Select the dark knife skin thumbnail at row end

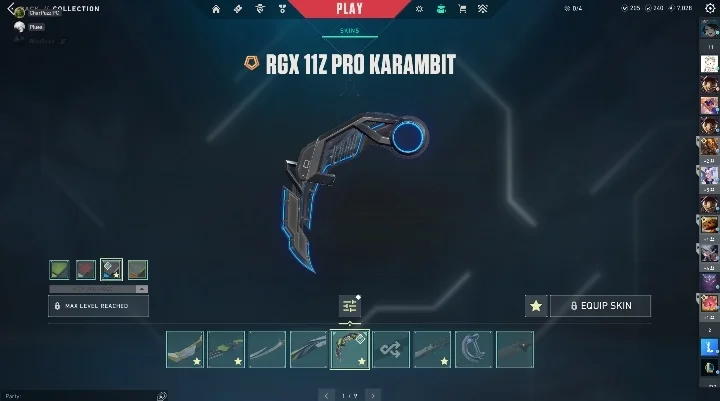point(514,349)
